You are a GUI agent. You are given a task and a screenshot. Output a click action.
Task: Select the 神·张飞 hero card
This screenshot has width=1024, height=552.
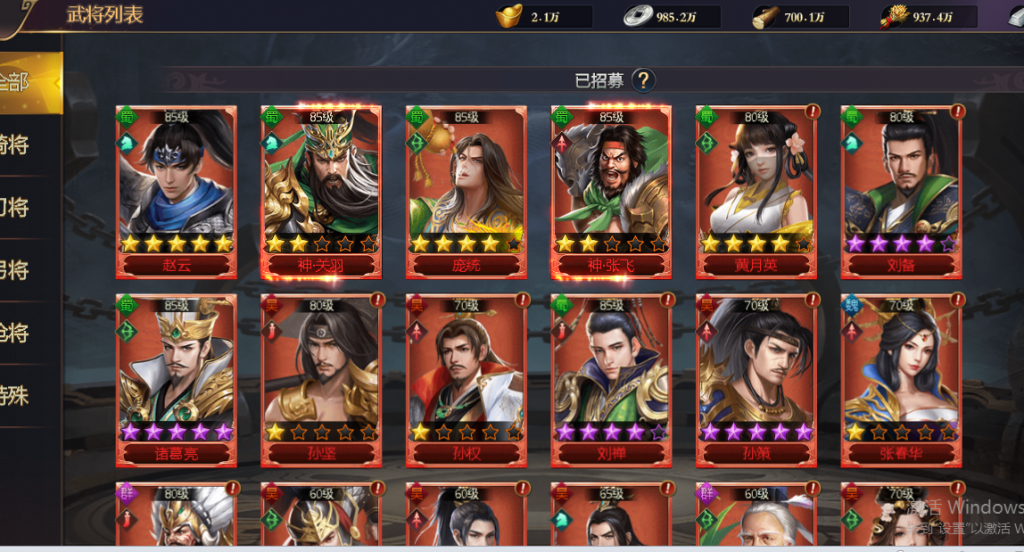611,190
